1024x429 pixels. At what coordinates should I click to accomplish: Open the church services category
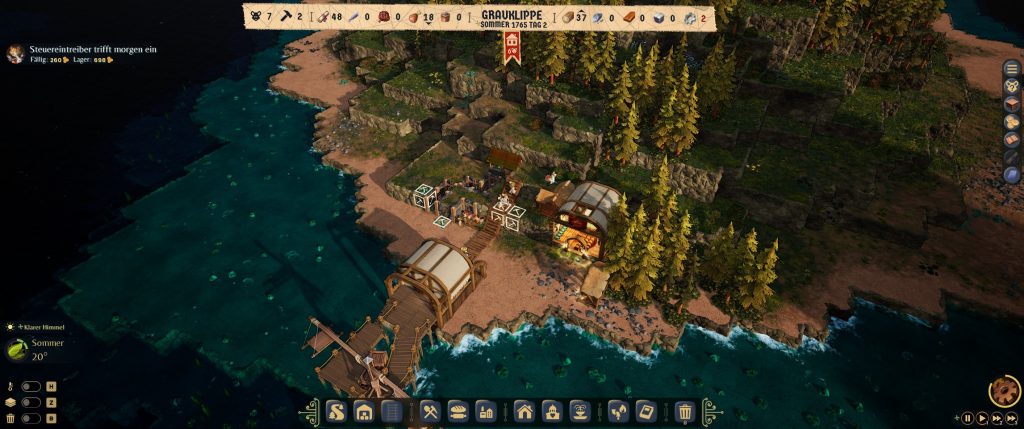pos(551,411)
